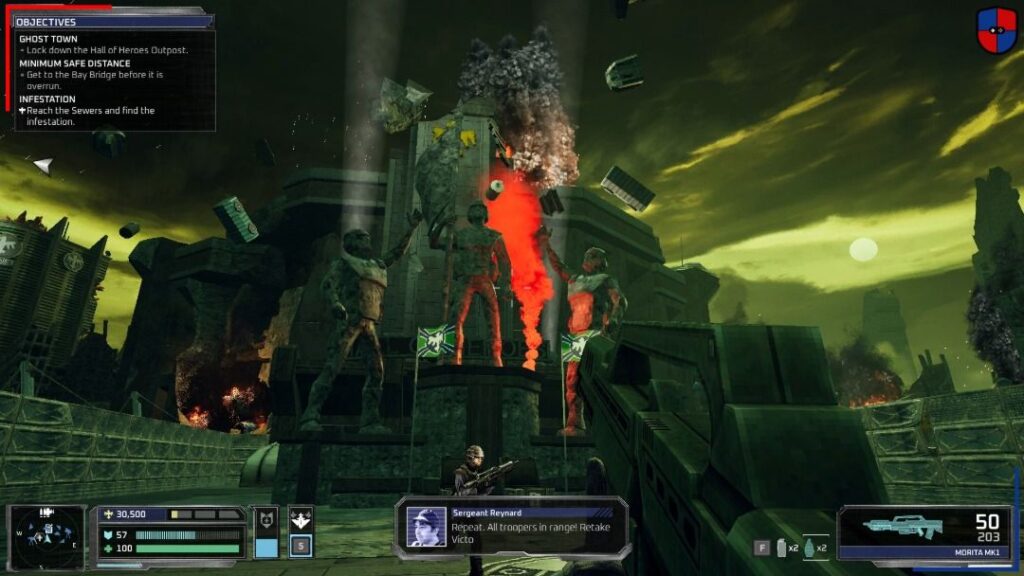1024x576 pixels.
Task: Open the circular minimap radar
Action: (47, 536)
